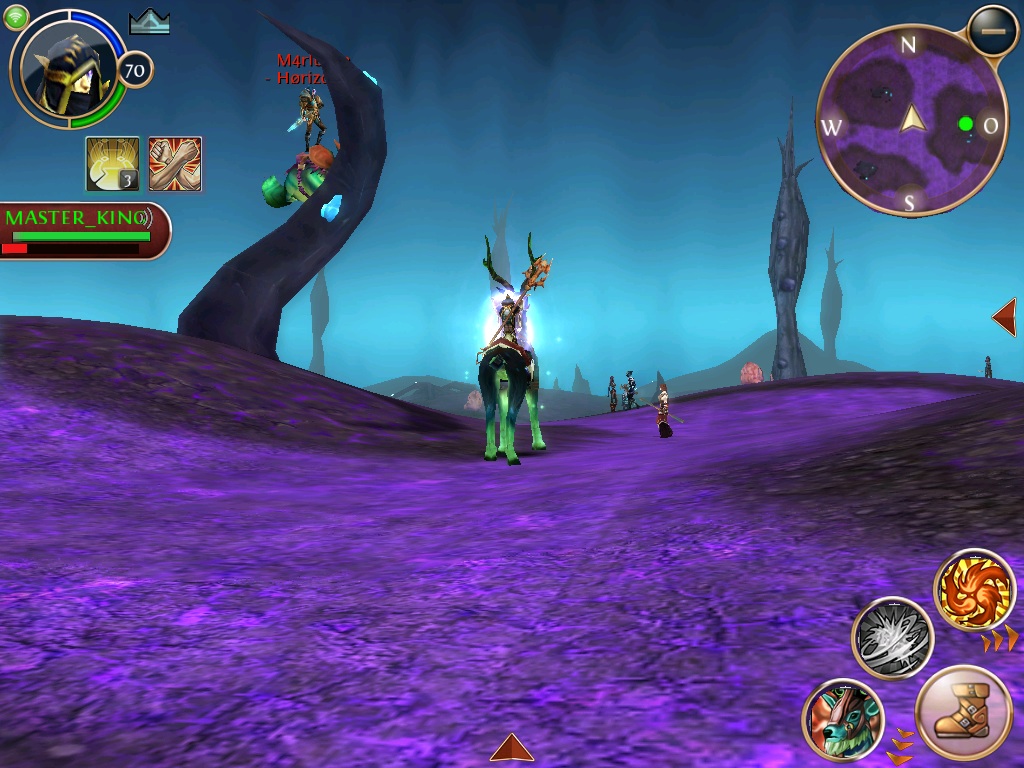Tap the masked beast mount icon
Screen dimensions: 1024x768
pos(843,718)
